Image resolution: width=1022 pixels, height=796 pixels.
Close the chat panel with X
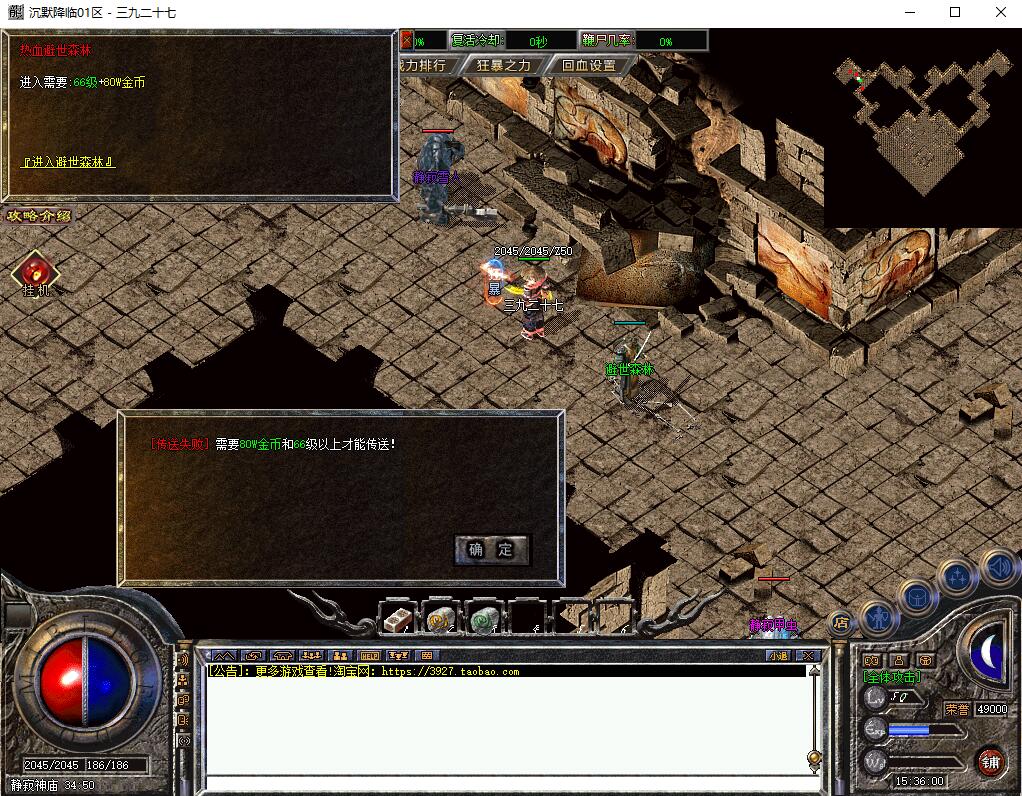[808, 656]
